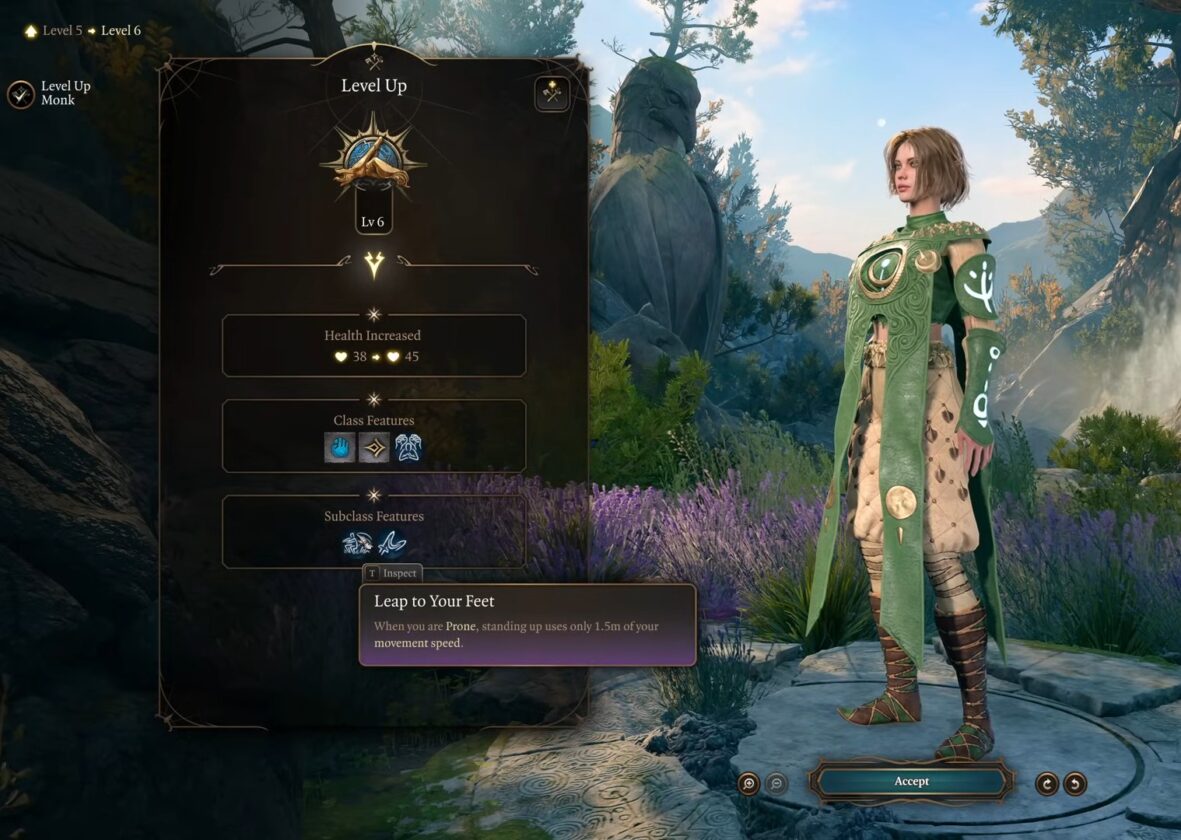Accept the level up
Image resolution: width=1181 pixels, height=840 pixels.
pos(911,781)
